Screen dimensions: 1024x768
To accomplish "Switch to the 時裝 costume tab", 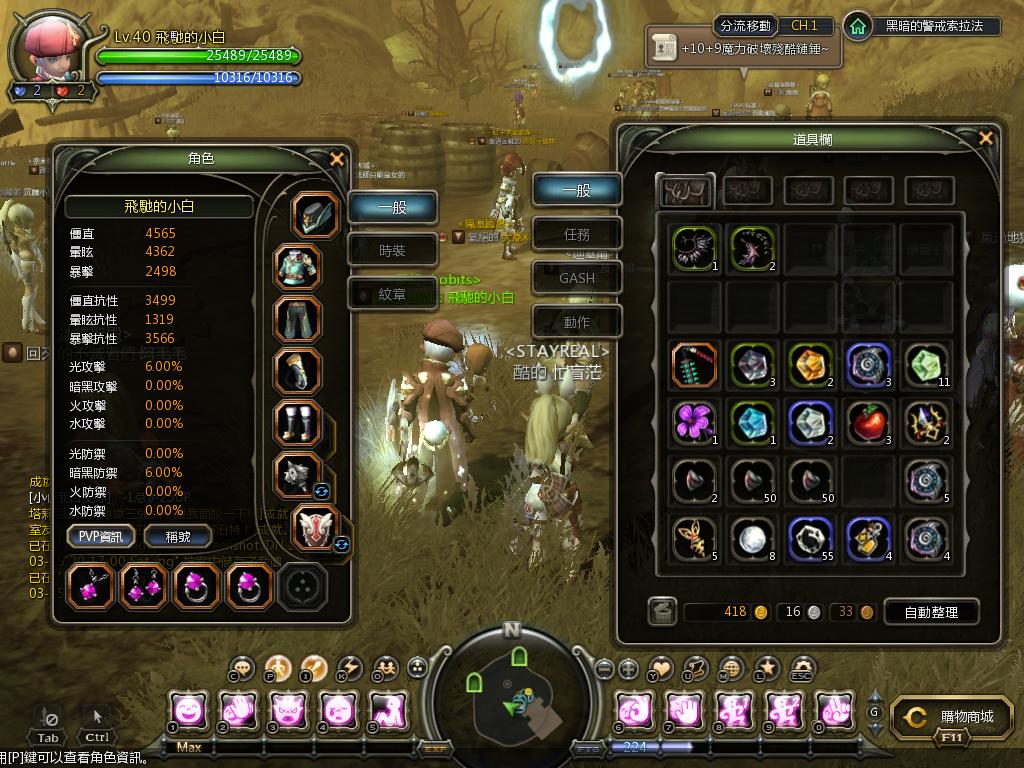I will tap(392, 251).
